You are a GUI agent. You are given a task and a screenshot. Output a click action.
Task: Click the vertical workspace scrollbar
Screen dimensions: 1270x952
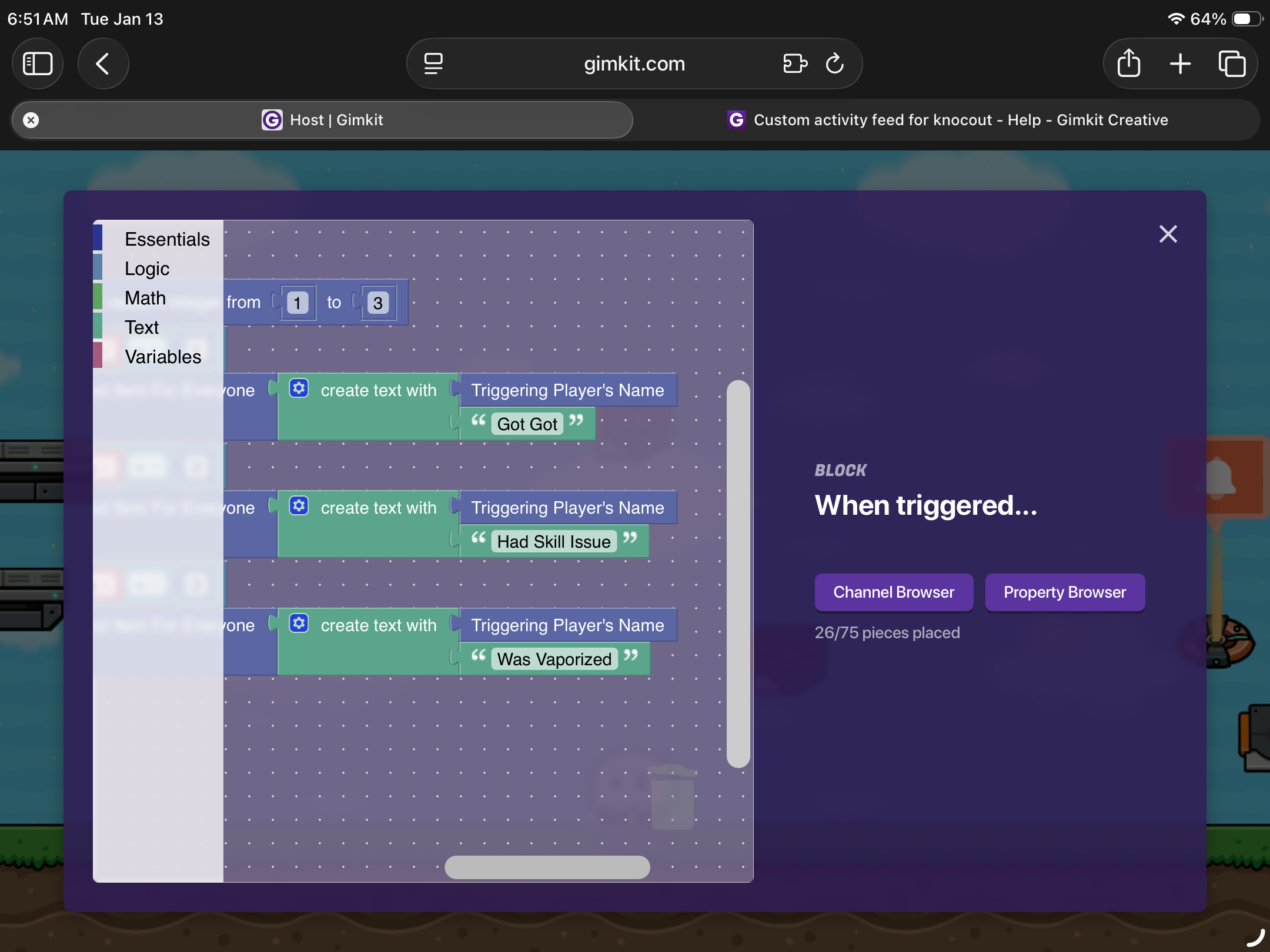pyautogui.click(x=738, y=573)
